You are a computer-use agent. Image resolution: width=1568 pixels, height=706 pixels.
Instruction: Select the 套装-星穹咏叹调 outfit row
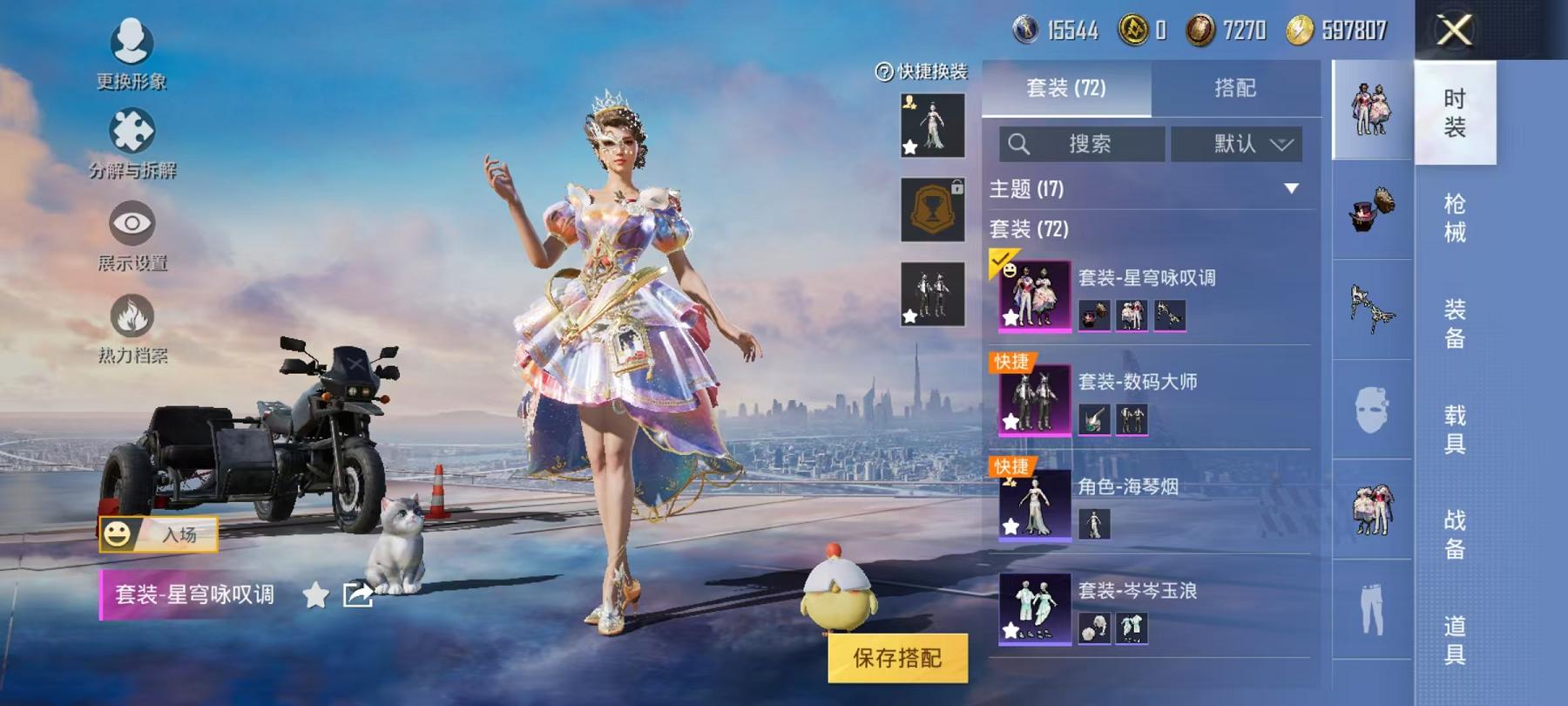[x=1148, y=296]
